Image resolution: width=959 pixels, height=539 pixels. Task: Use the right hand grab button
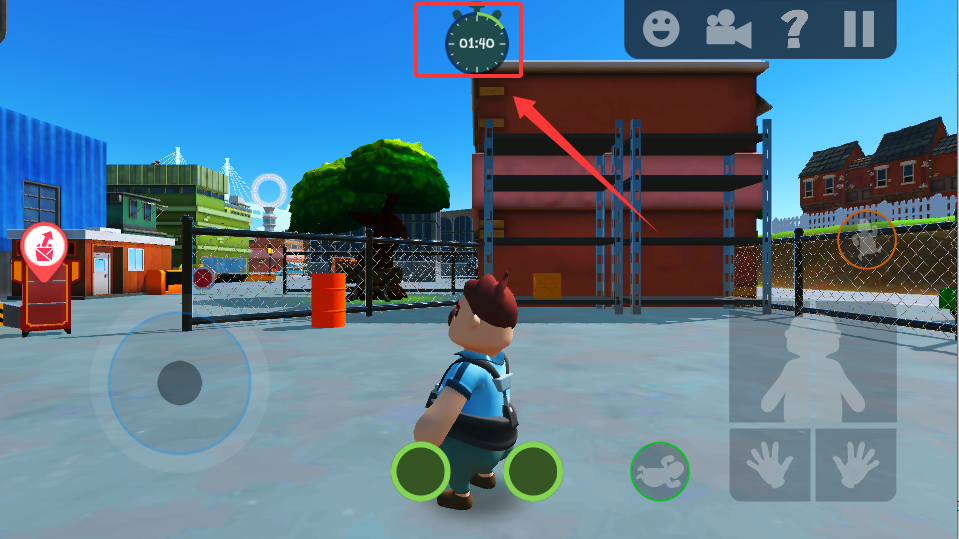click(855, 465)
